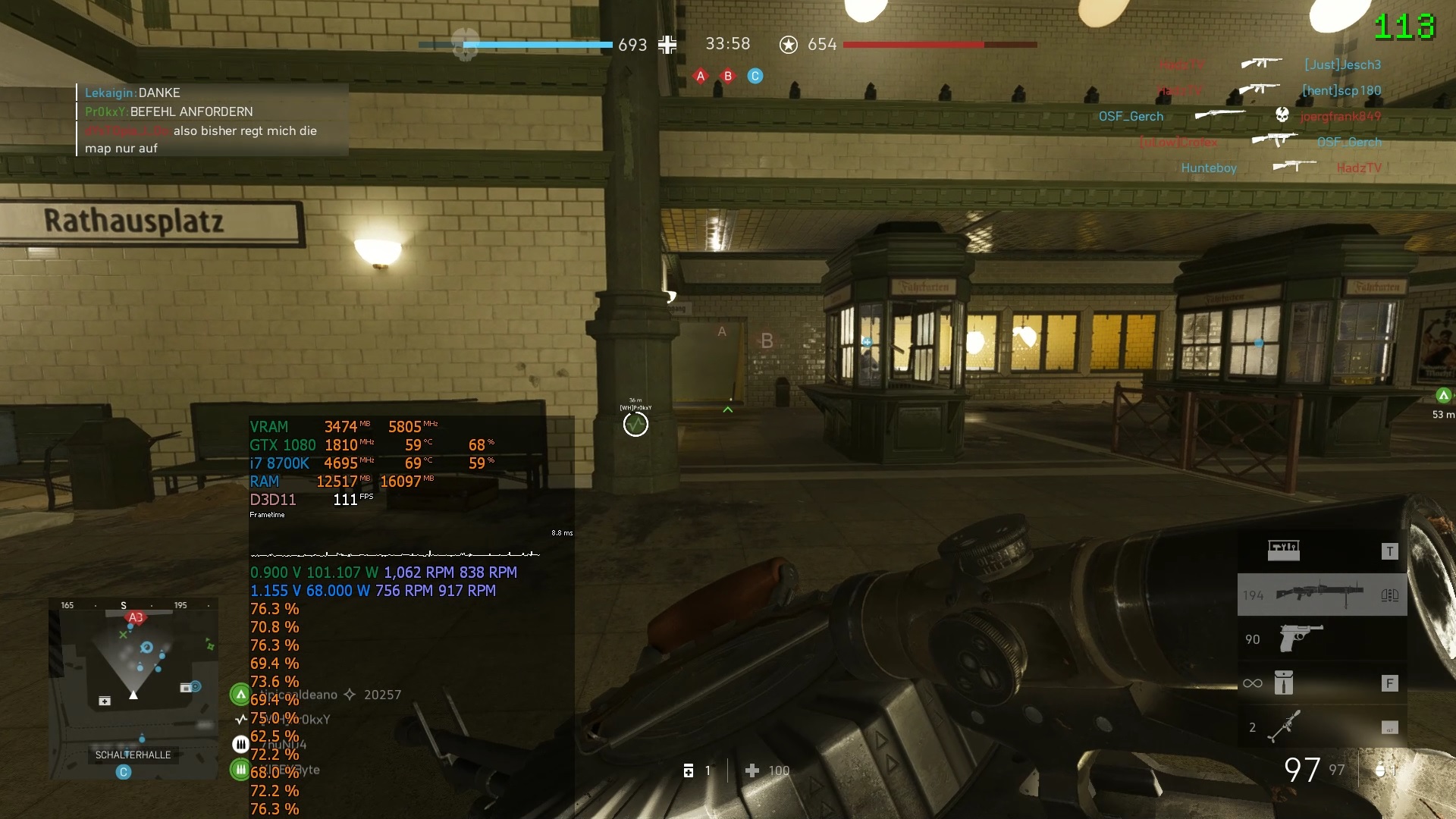
Task: Select objective A marker at top of screen
Action: [700, 76]
